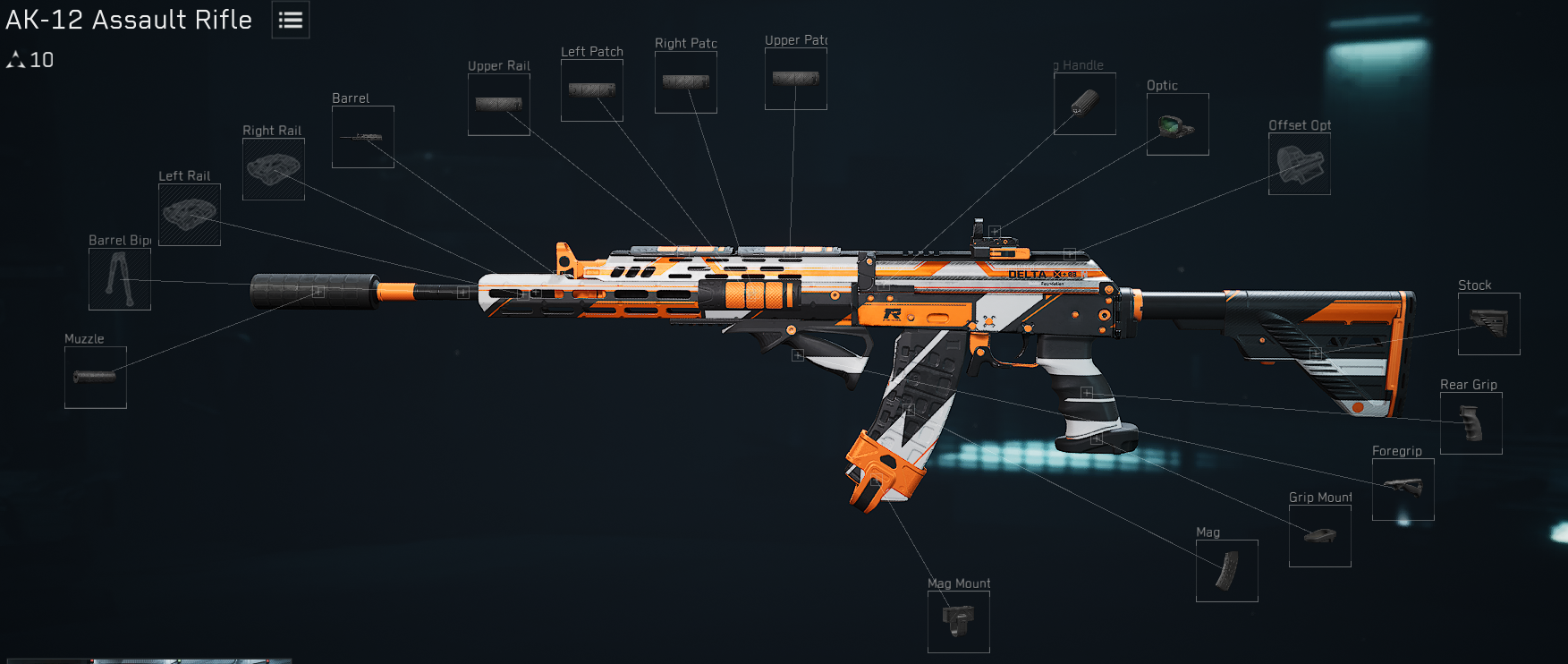Open the Mag attachment slot

pos(1227,570)
